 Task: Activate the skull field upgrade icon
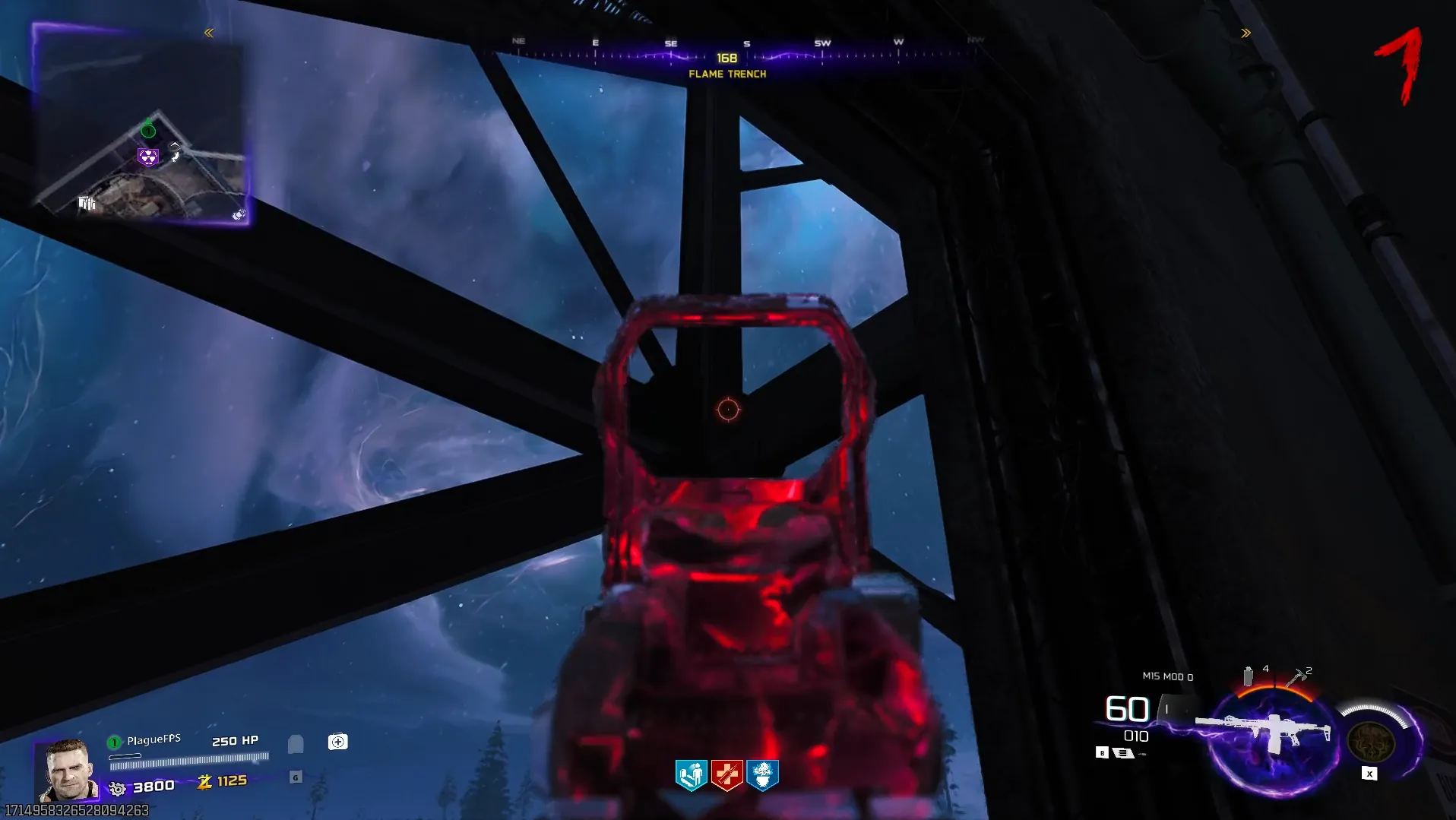click(x=1370, y=740)
